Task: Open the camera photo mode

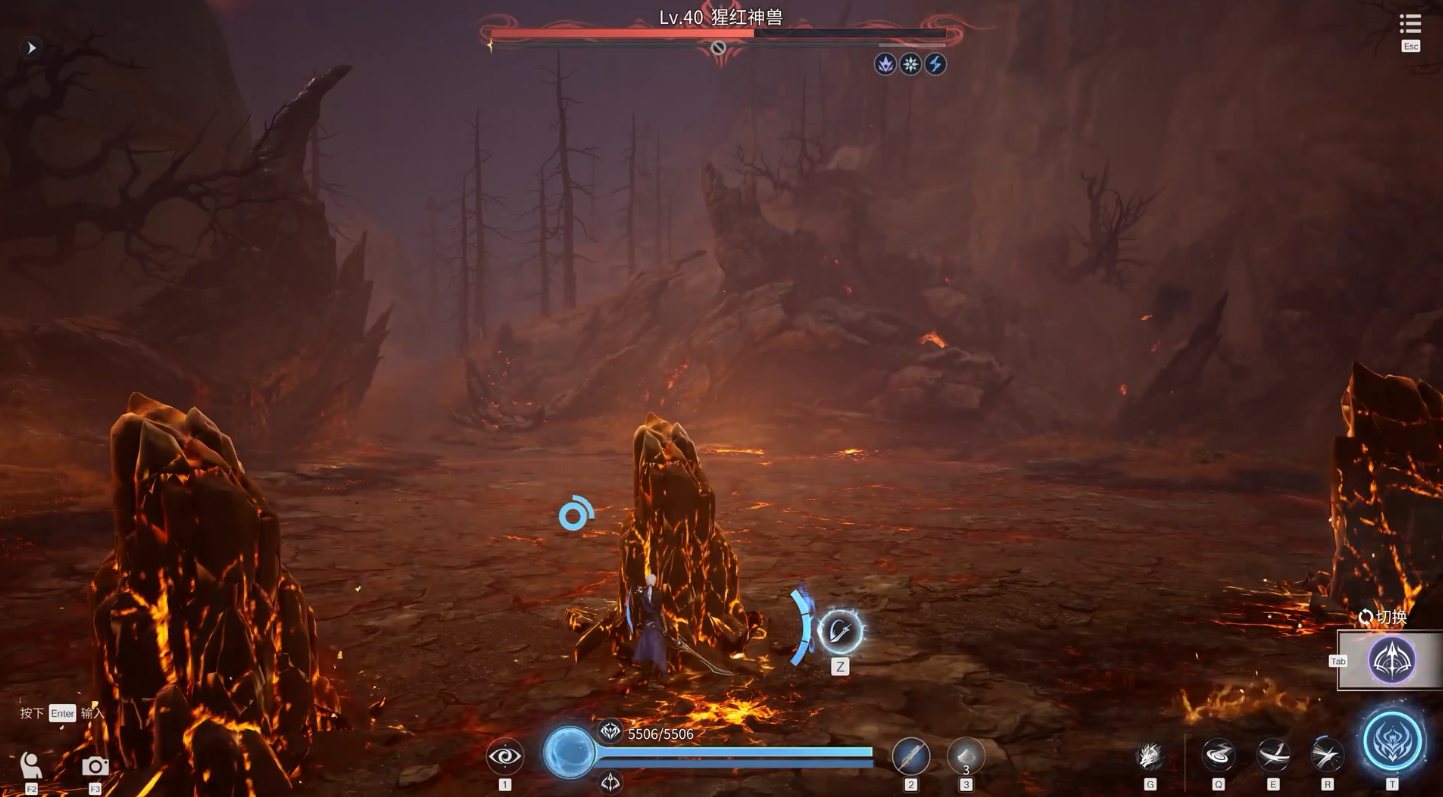Action: (x=95, y=766)
